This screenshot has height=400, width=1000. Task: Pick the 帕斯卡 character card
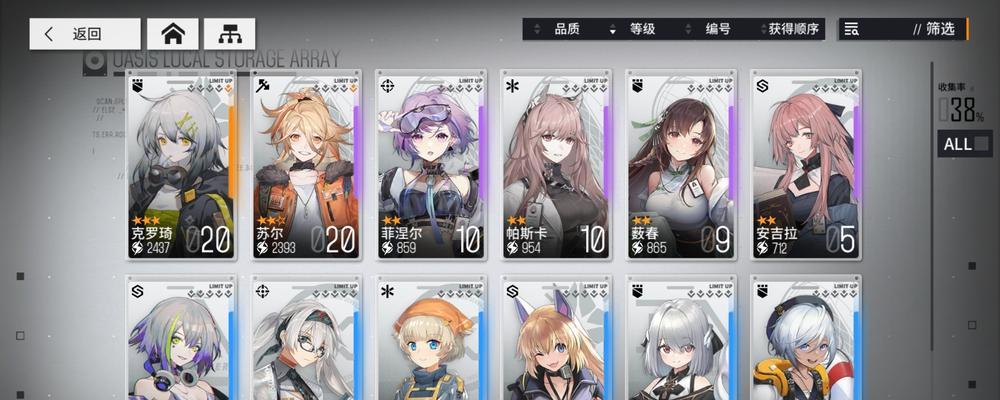[x=556, y=165]
